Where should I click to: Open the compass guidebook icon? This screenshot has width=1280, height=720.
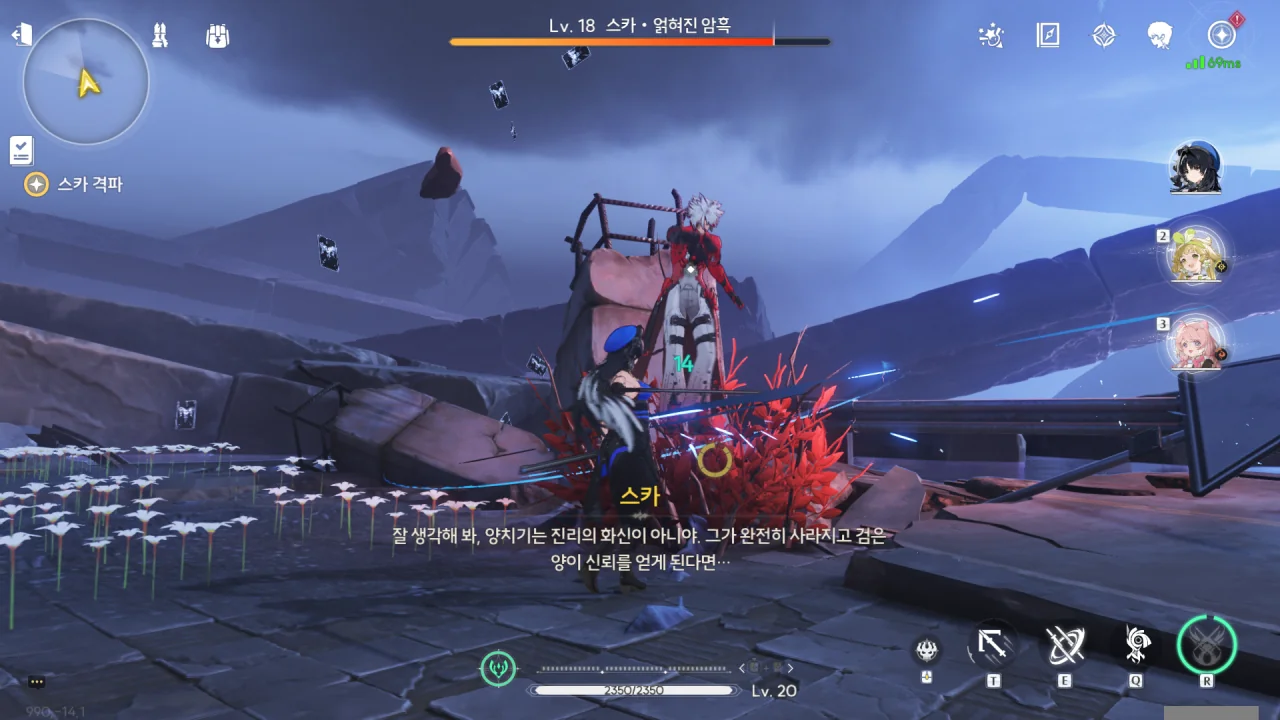click(1047, 36)
